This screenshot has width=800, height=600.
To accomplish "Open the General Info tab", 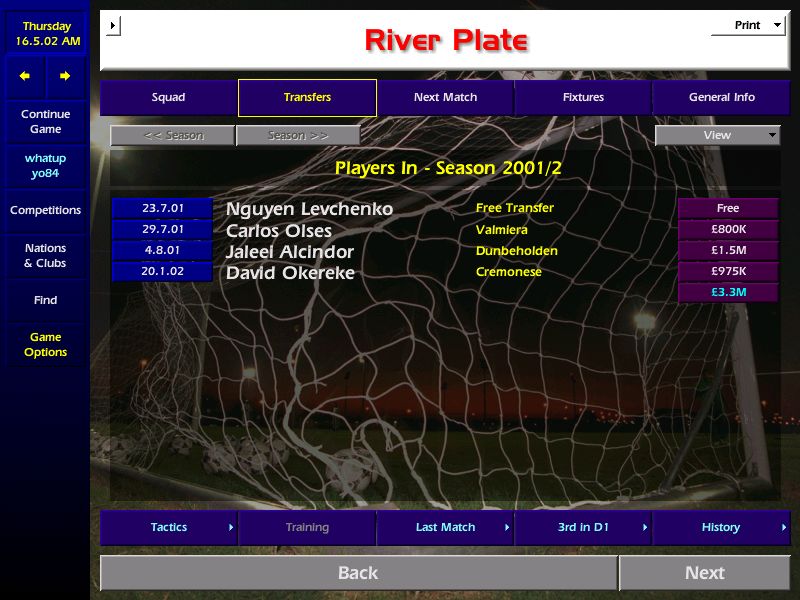I will 721,98.
